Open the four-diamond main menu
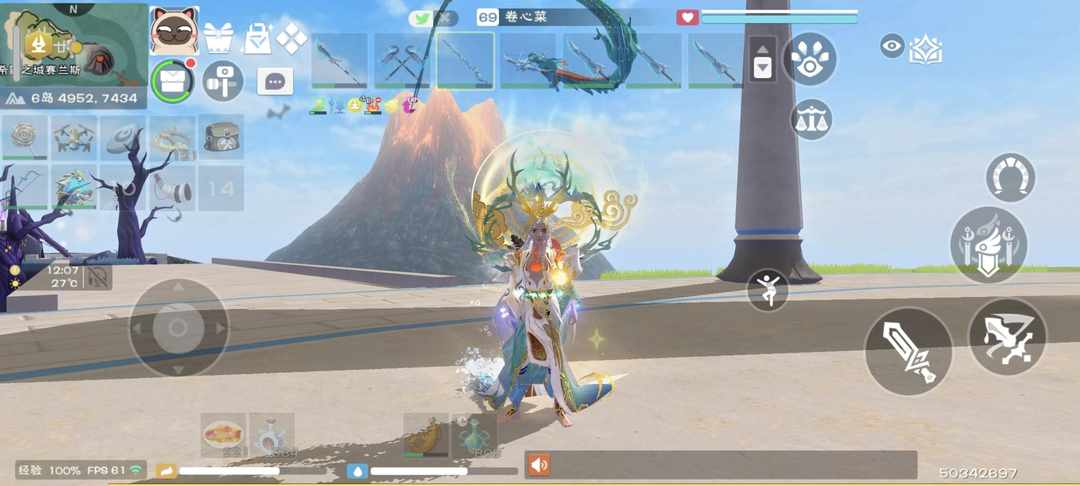The height and width of the screenshot is (486, 1080). [291, 38]
